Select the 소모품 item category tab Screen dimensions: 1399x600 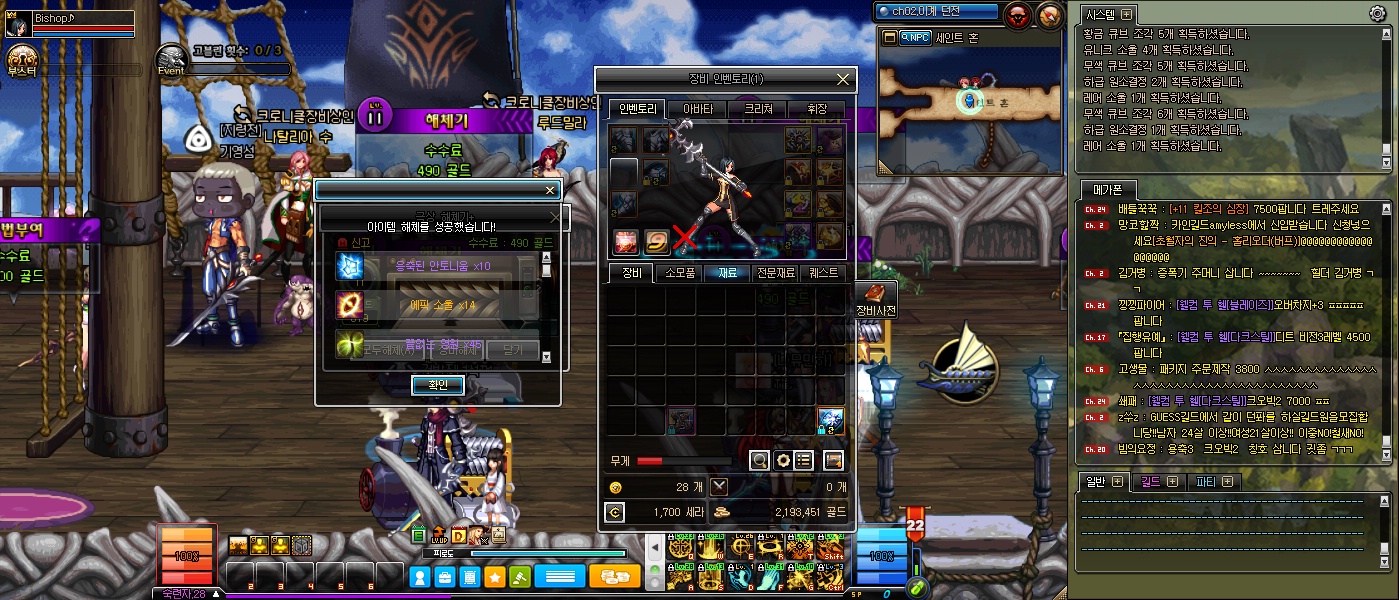[x=680, y=272]
